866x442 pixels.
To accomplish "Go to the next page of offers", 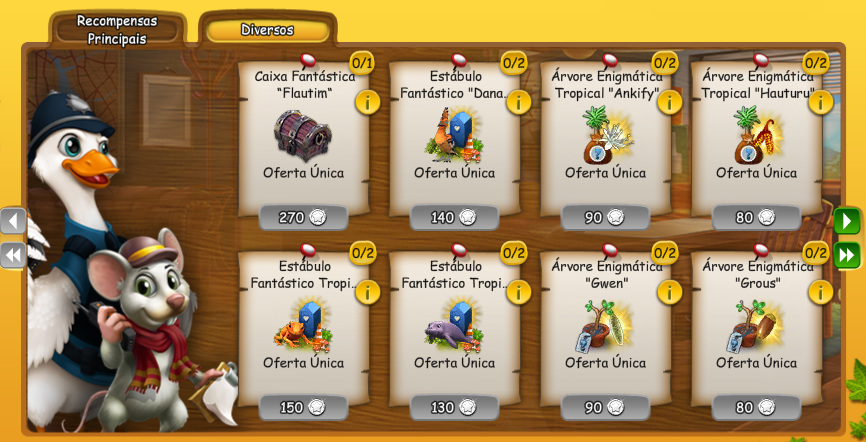I will coord(847,220).
